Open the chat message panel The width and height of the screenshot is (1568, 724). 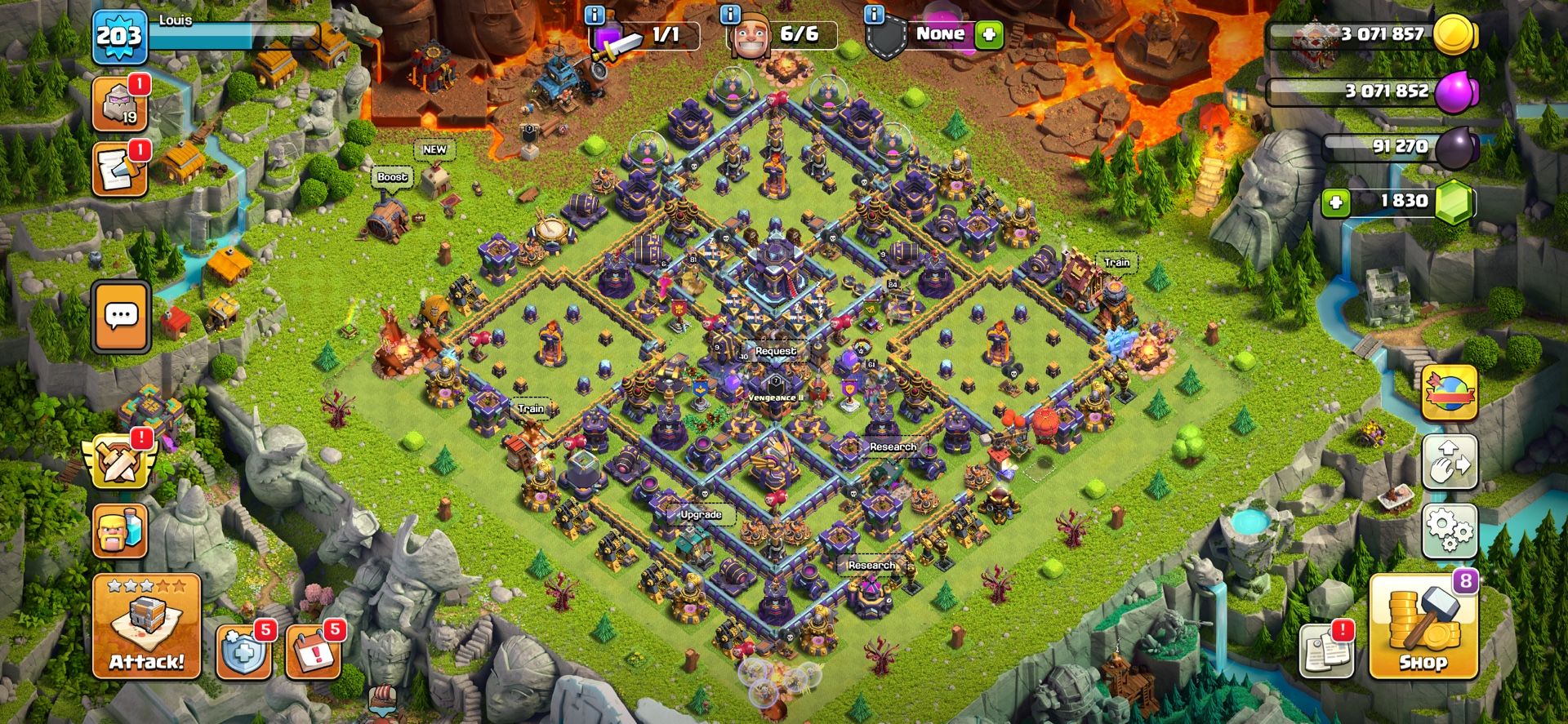point(121,317)
